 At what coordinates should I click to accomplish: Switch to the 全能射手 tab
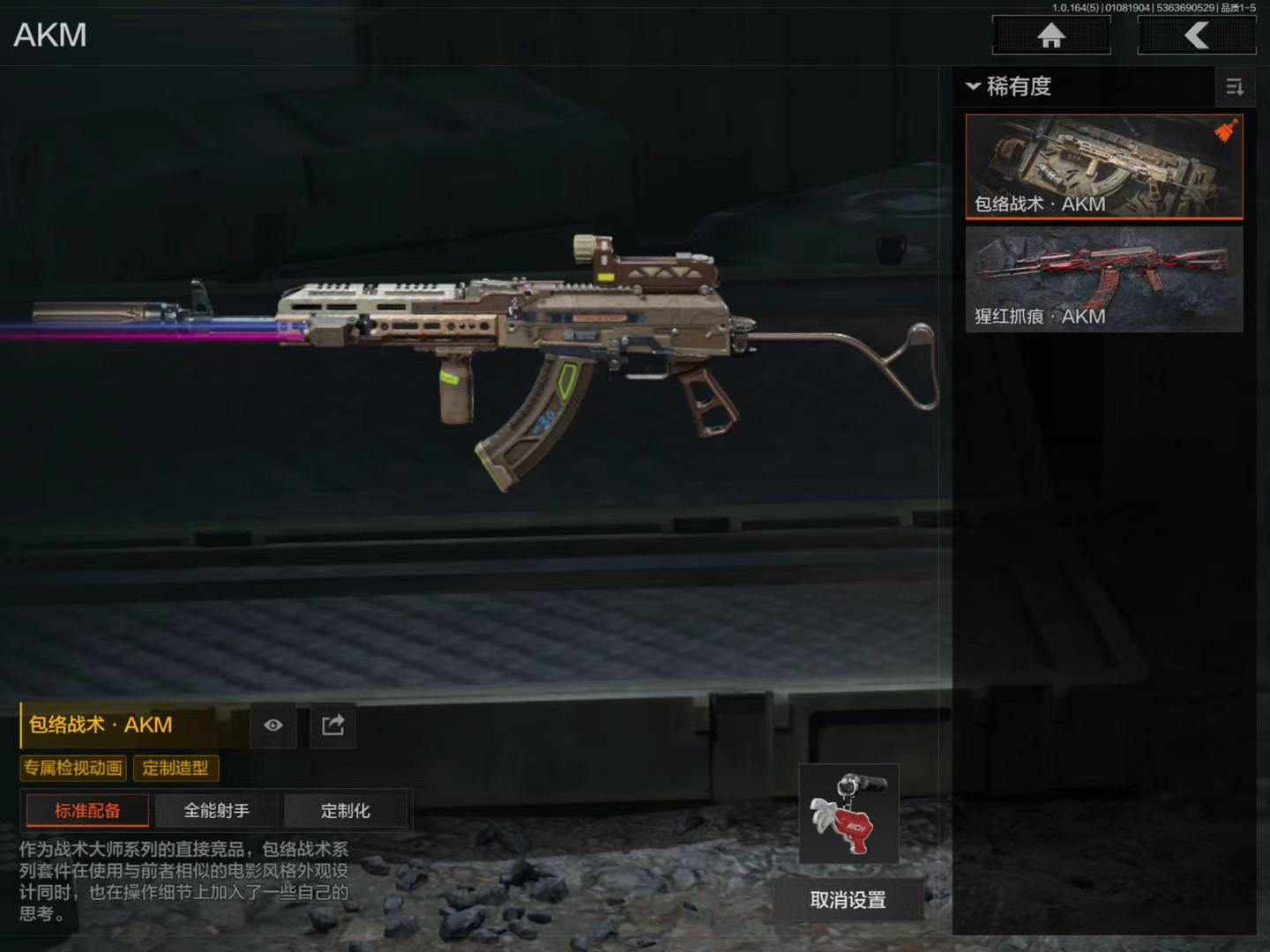click(216, 810)
